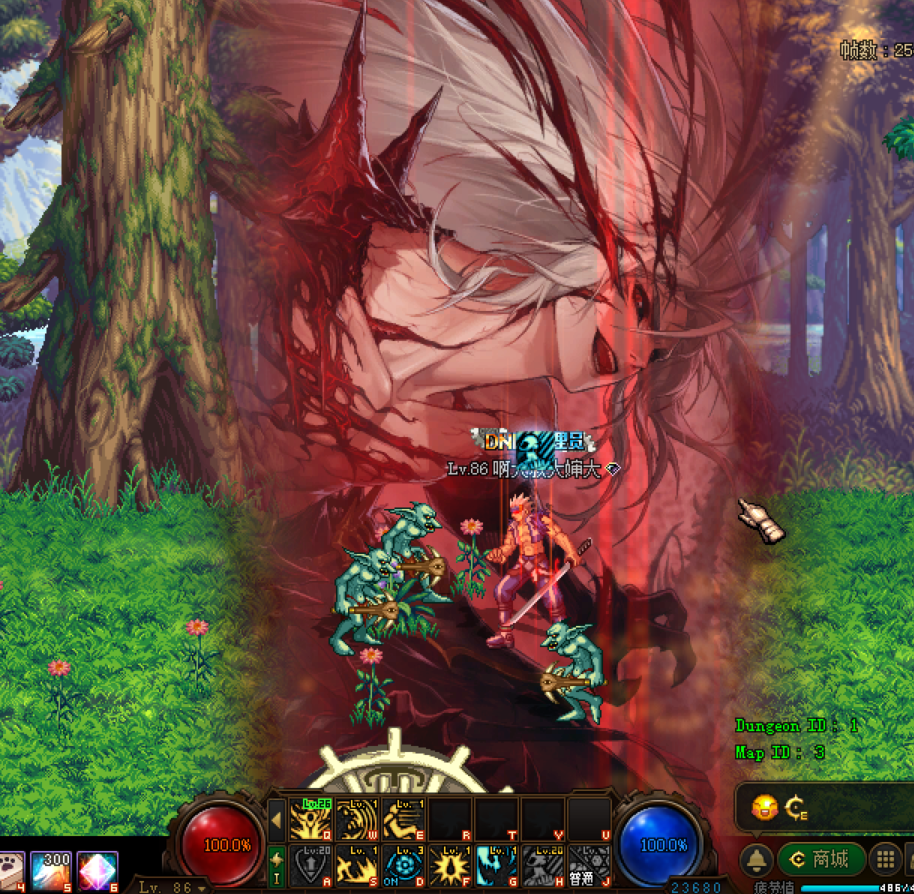Use the consumable showing 300 in slot 5
914x894 pixels.
click(x=51, y=870)
